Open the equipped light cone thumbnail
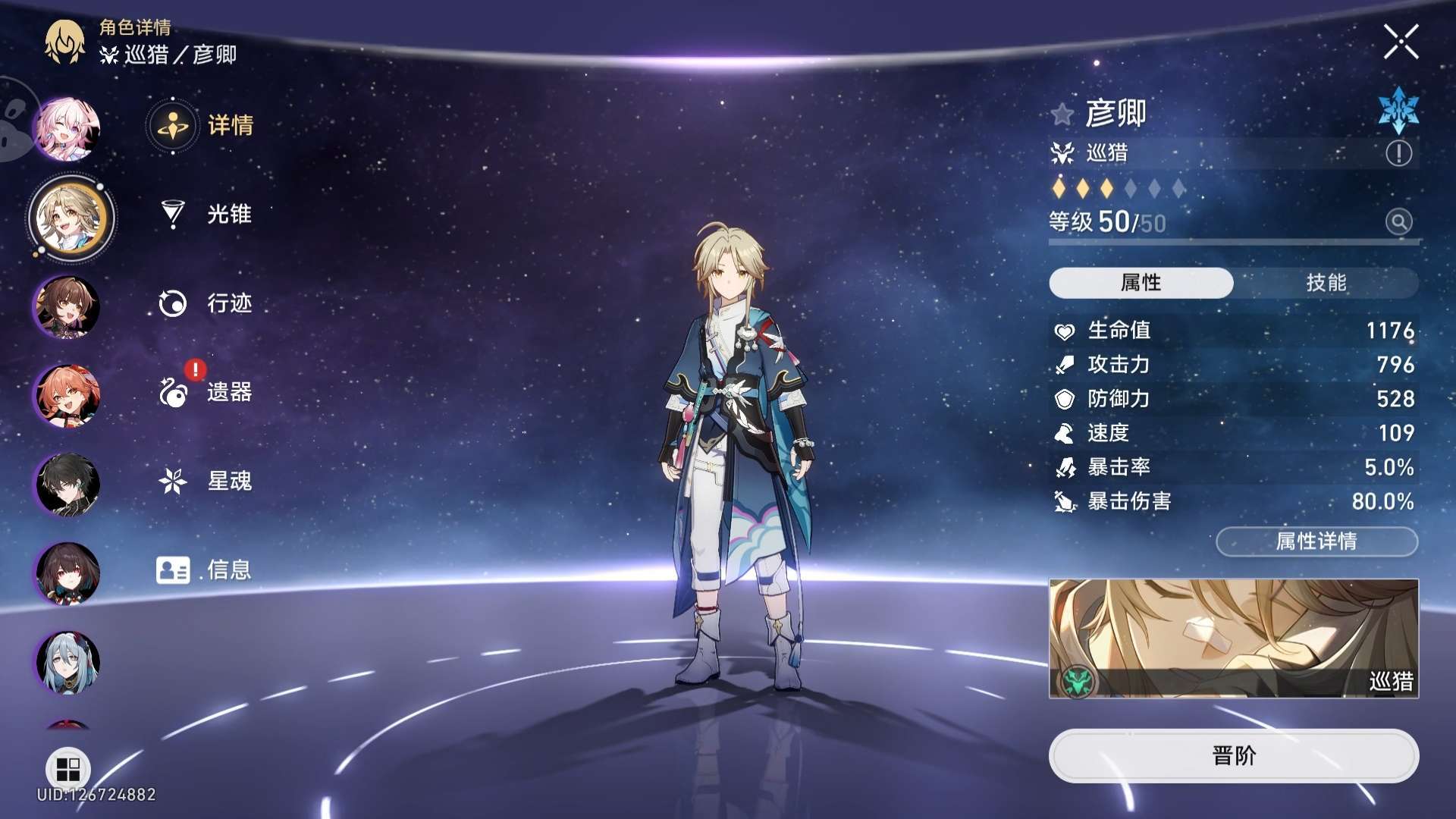 tap(1234, 639)
